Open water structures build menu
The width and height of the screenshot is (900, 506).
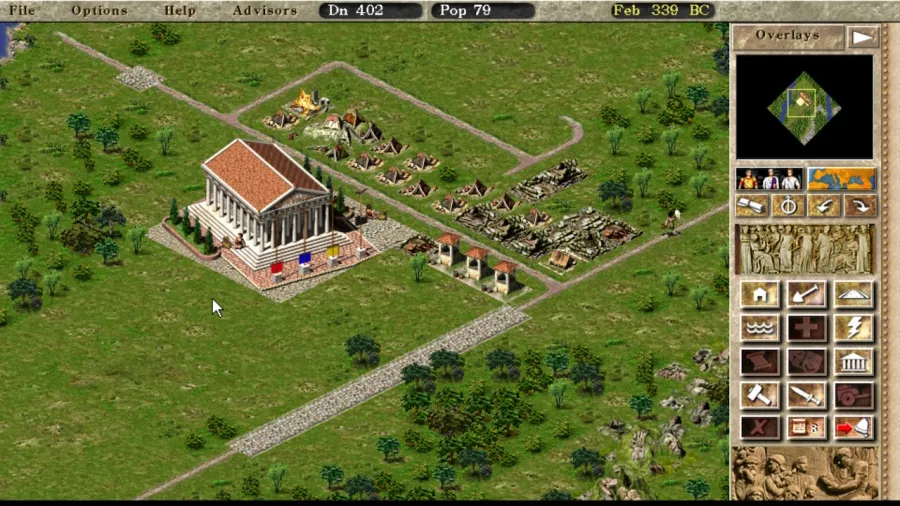click(x=760, y=327)
